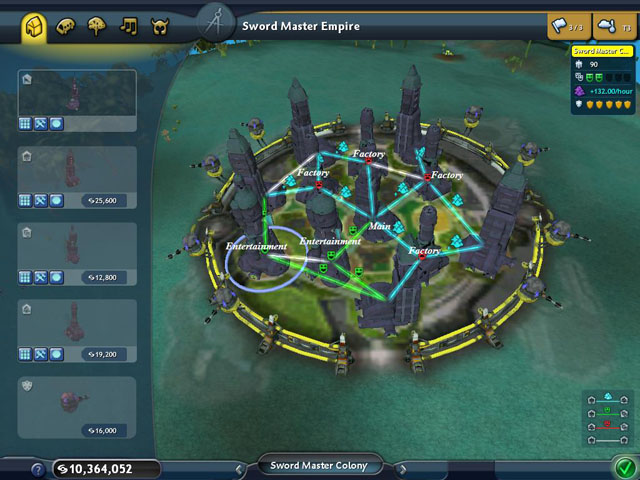Pick the 19,200 building card

77,331
